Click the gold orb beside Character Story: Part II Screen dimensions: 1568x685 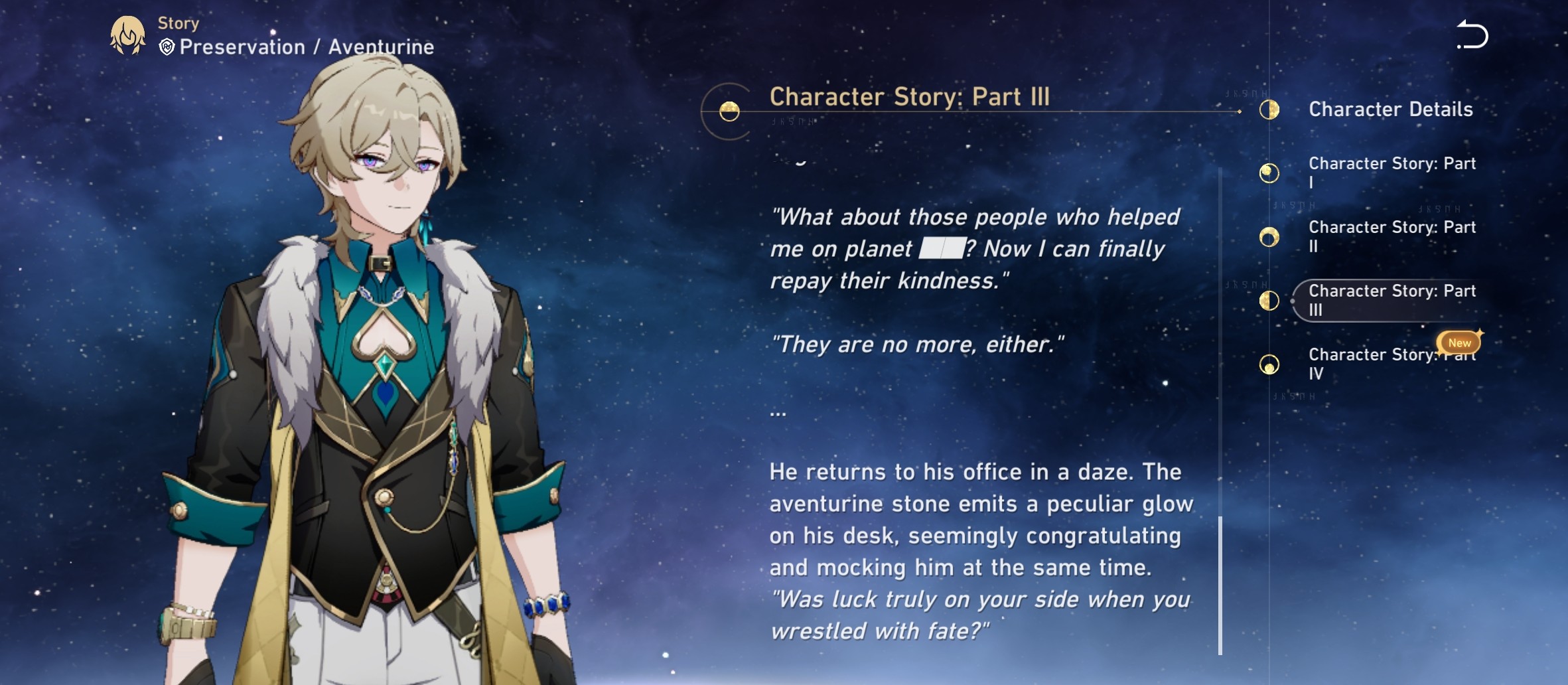[1269, 238]
